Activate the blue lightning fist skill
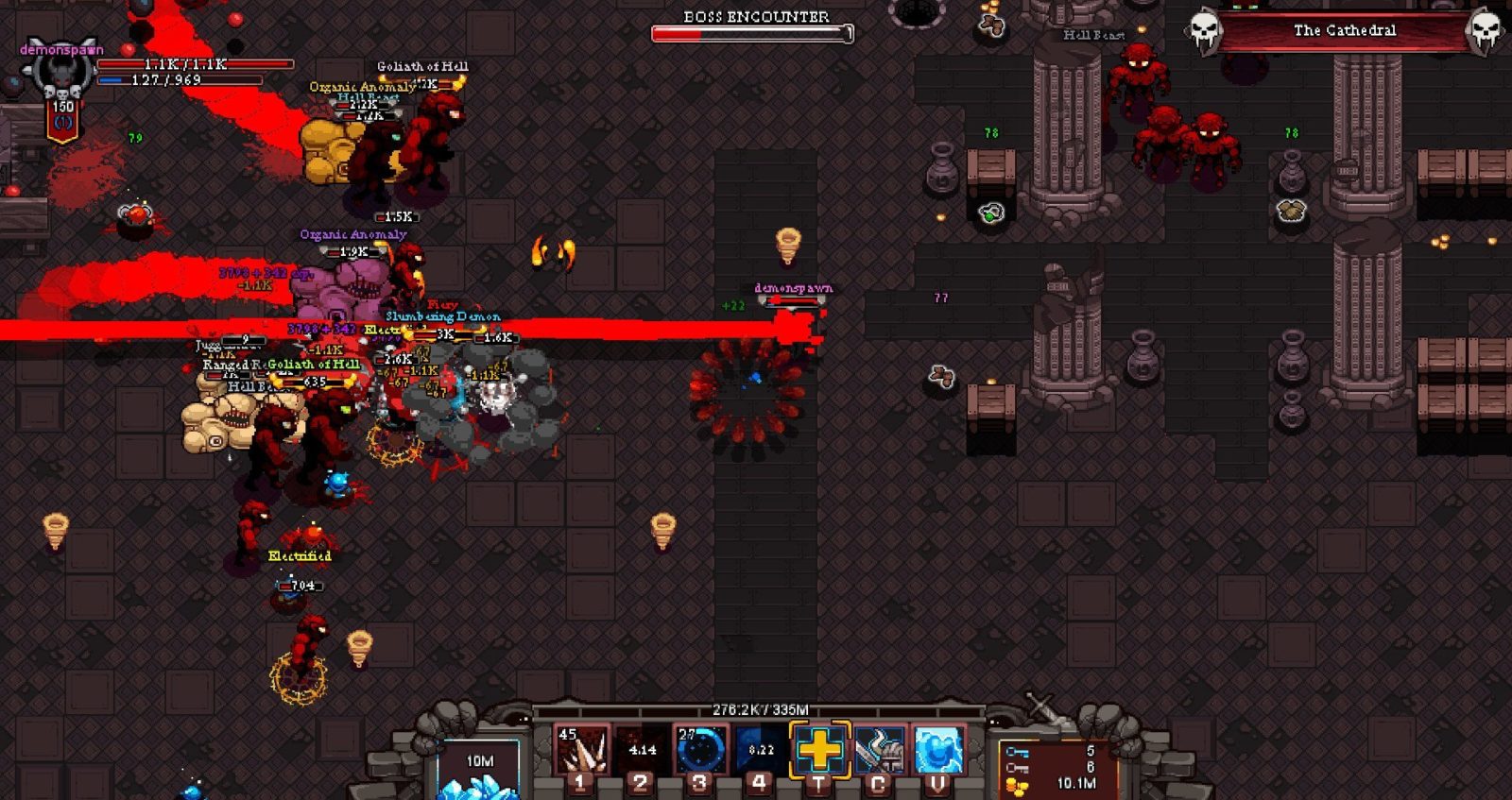 coord(937,750)
